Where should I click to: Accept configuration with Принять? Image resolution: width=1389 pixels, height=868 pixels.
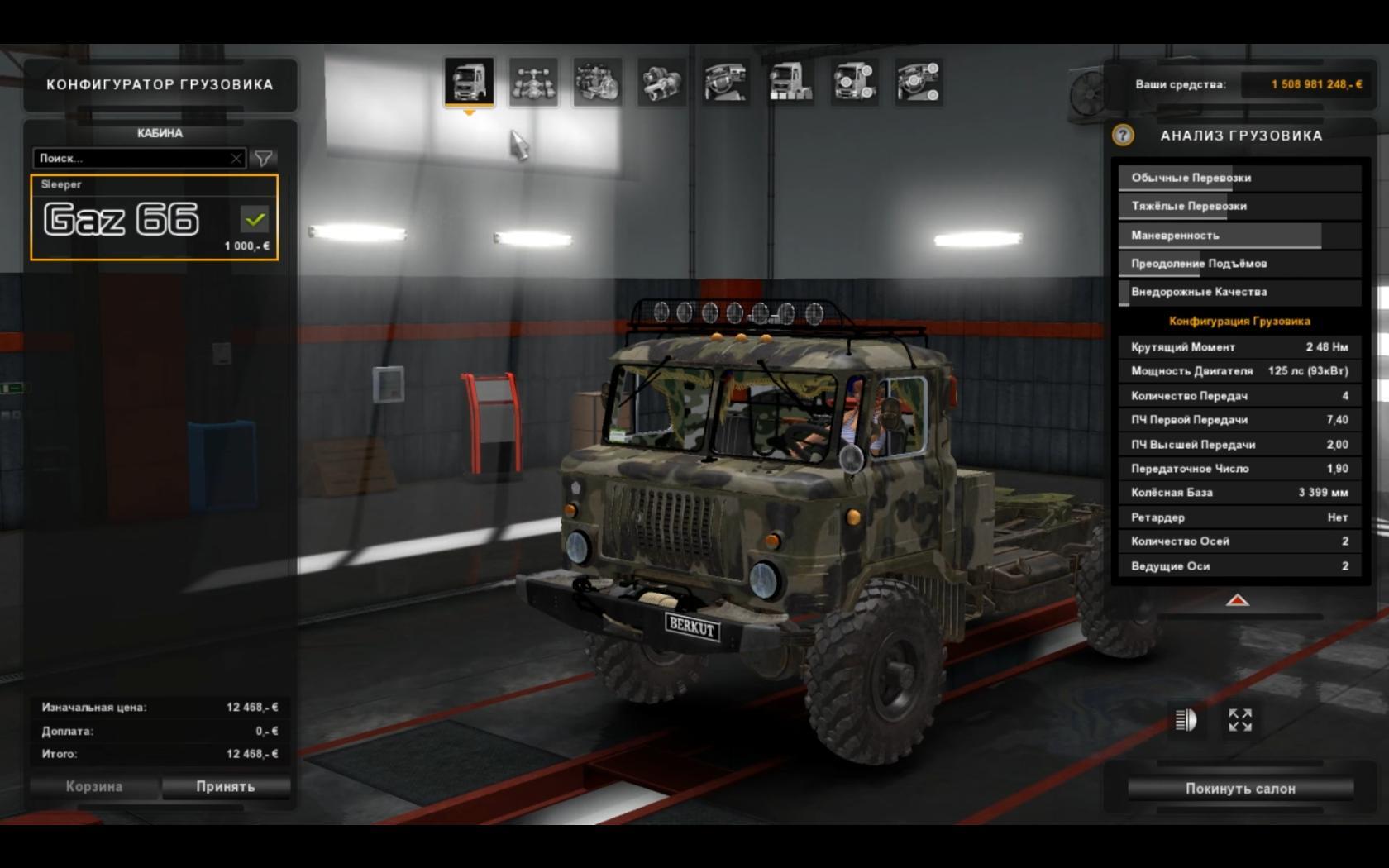[x=226, y=787]
